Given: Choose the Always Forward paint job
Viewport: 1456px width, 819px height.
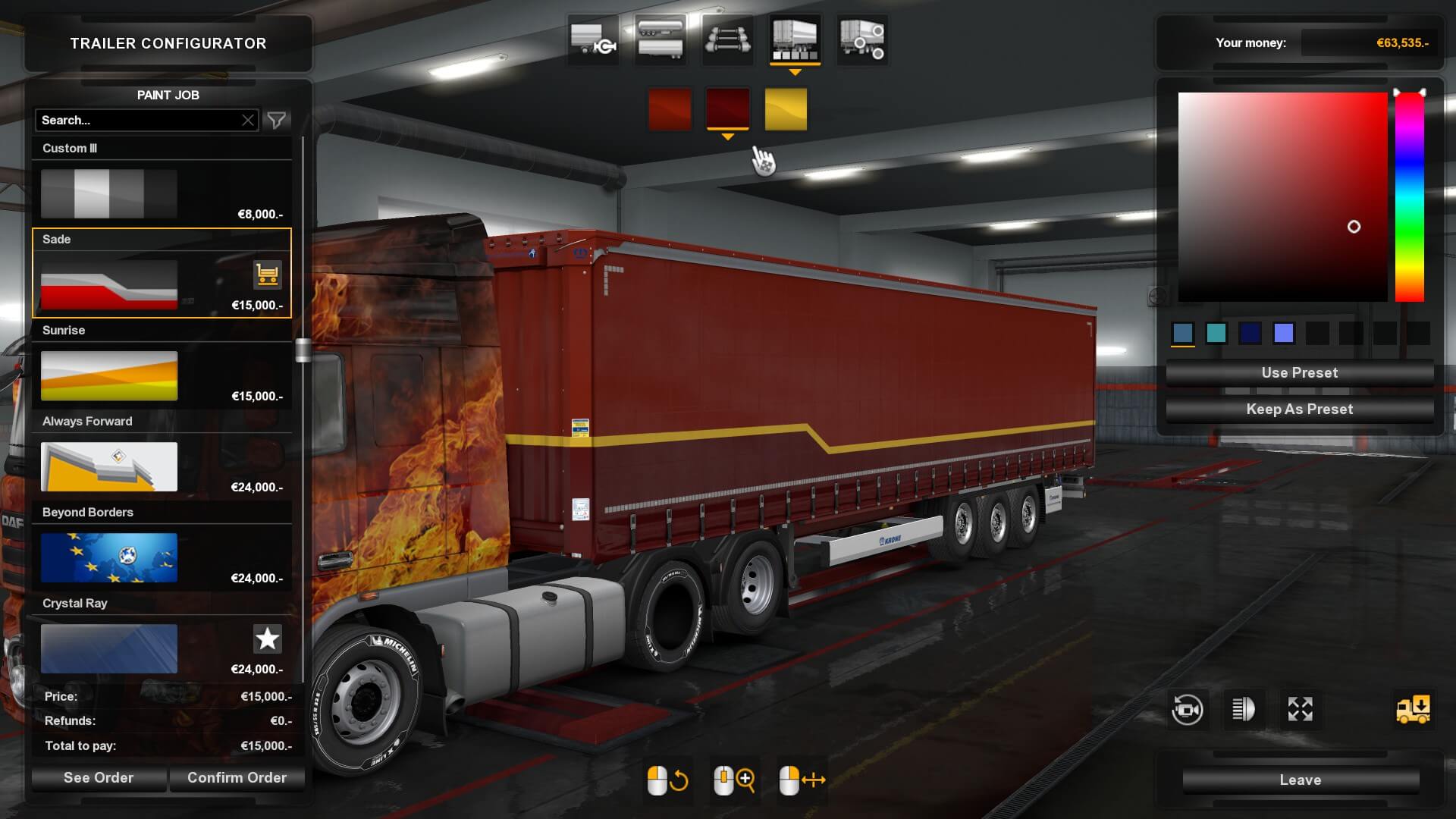Looking at the screenshot, I should pos(109,467).
